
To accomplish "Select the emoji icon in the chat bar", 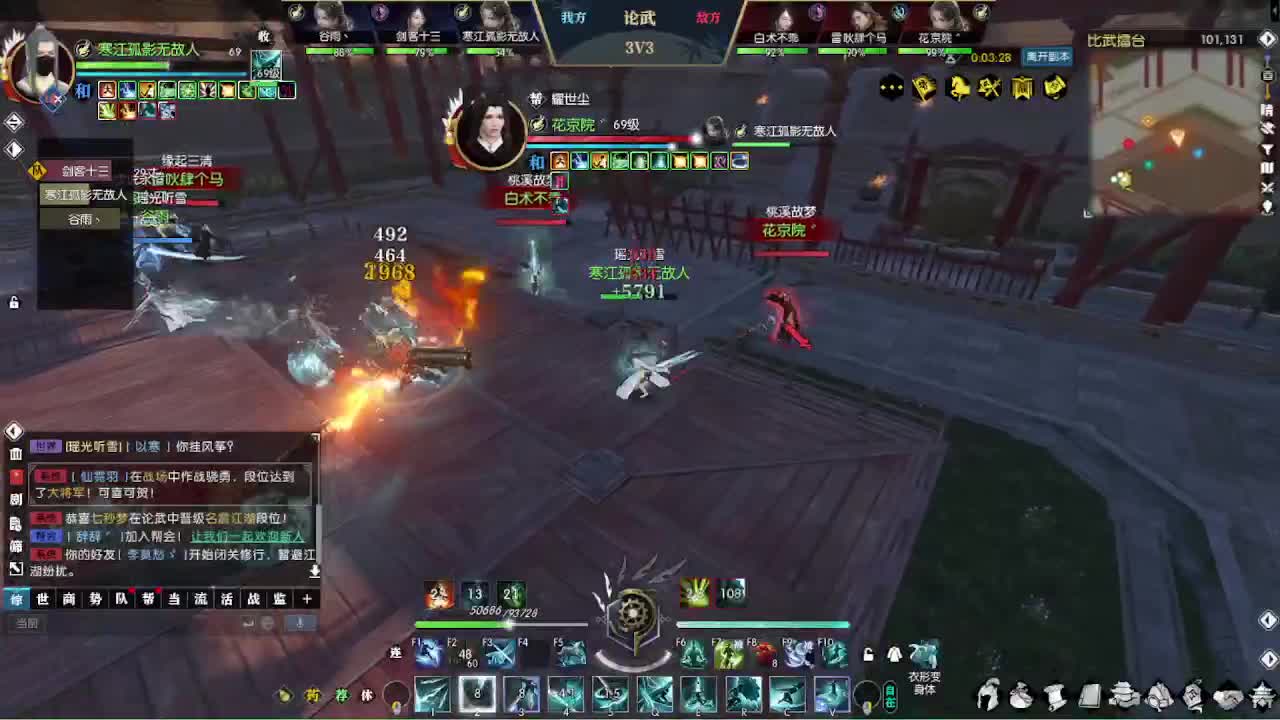I will click(266, 623).
